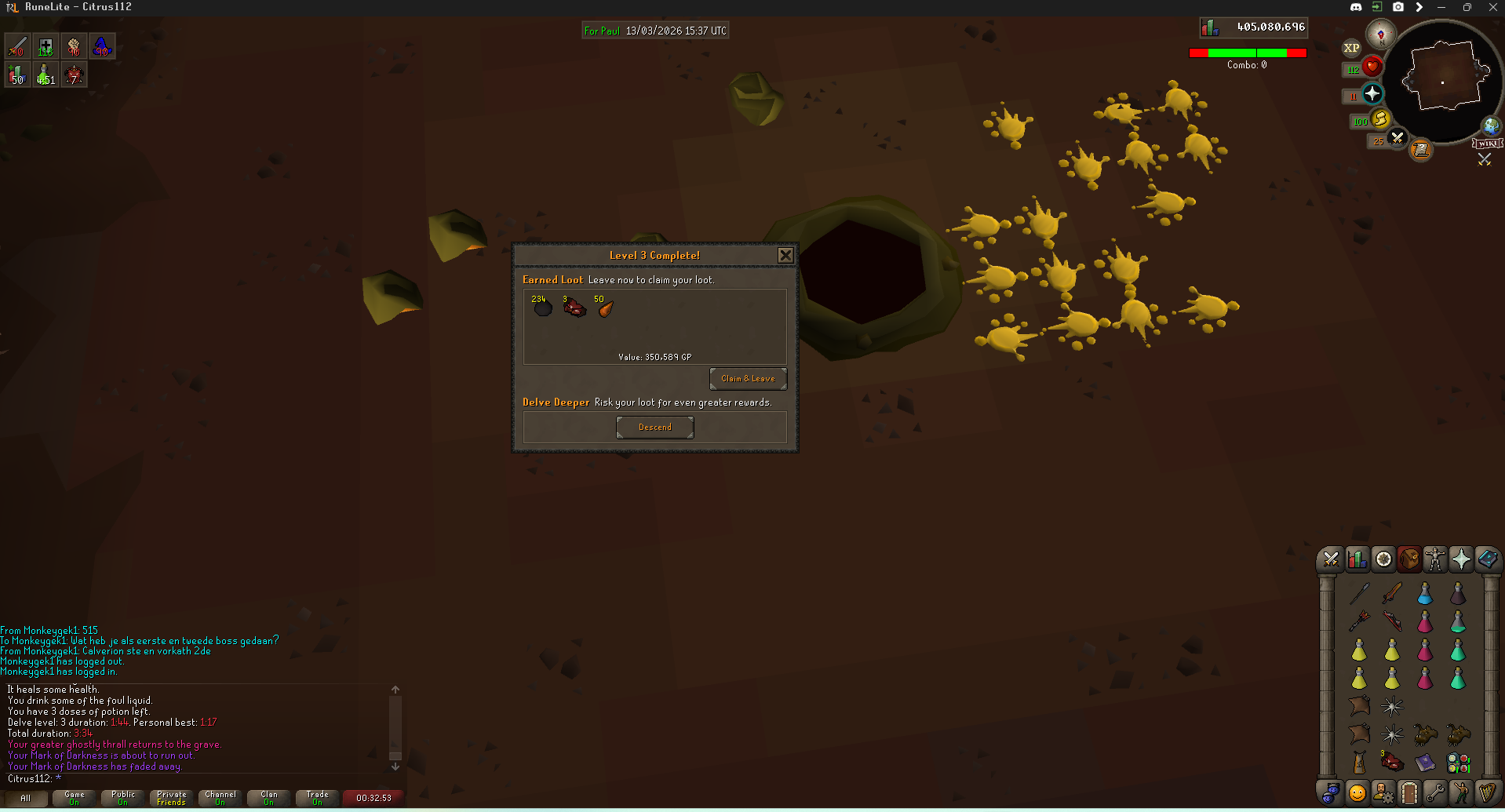Viewport: 1505px width, 812px height.
Task: Click the Claim & Leave button
Action: (748, 379)
